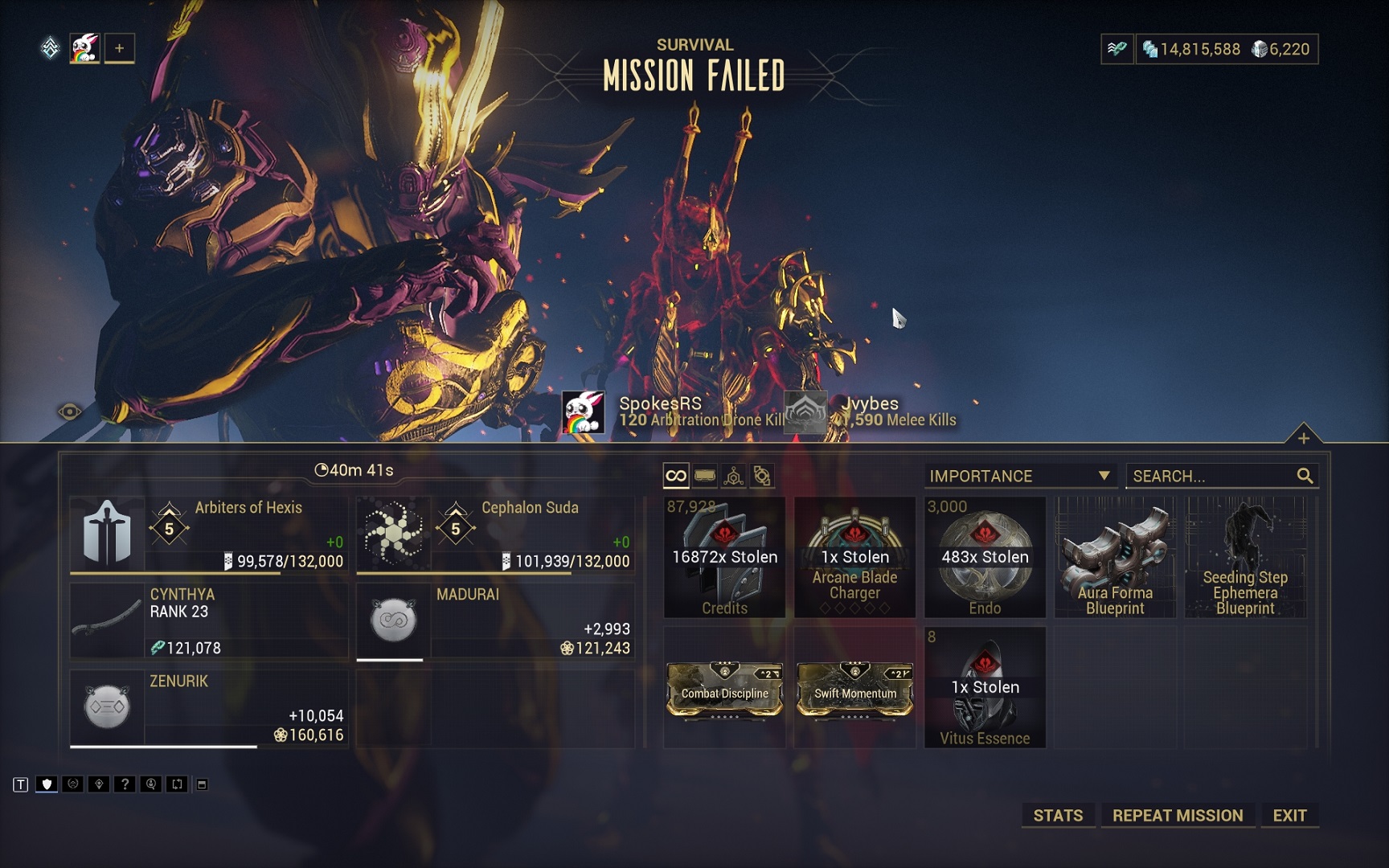This screenshot has height=868, width=1389.
Task: Show all rewards with infinity filter tab
Action: 676,476
